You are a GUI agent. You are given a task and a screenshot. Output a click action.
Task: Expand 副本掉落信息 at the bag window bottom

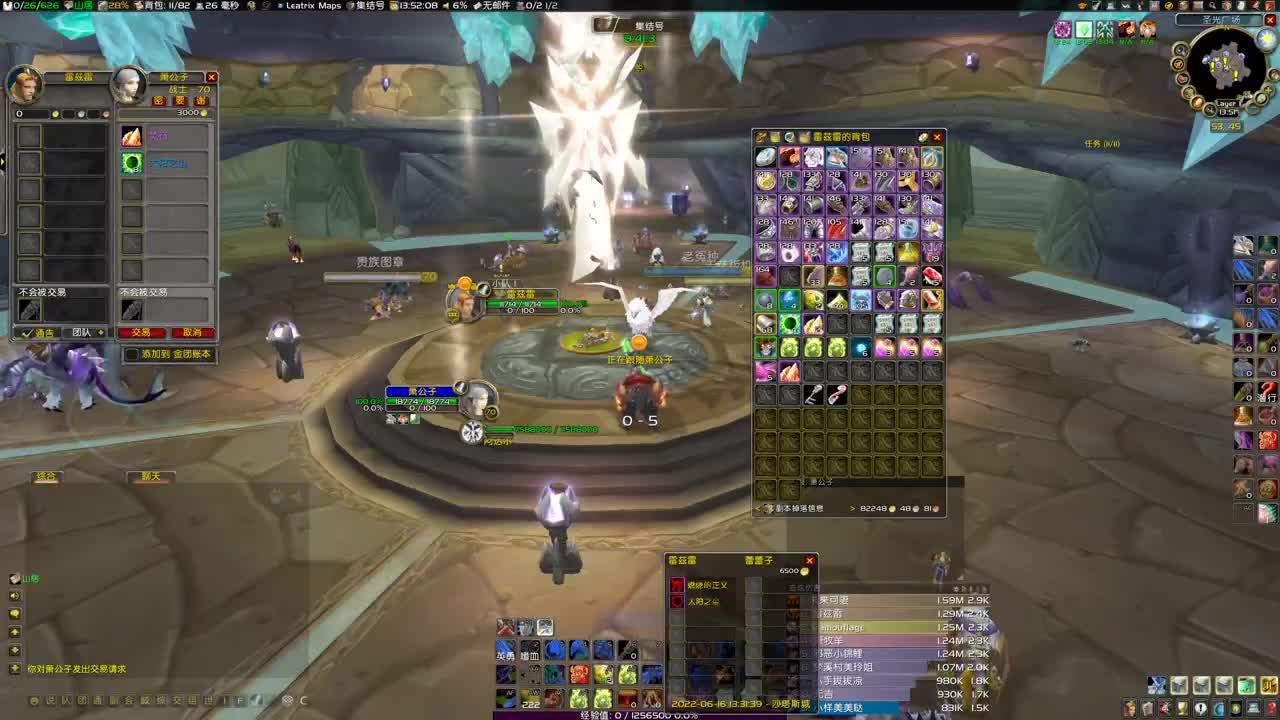(x=800, y=508)
